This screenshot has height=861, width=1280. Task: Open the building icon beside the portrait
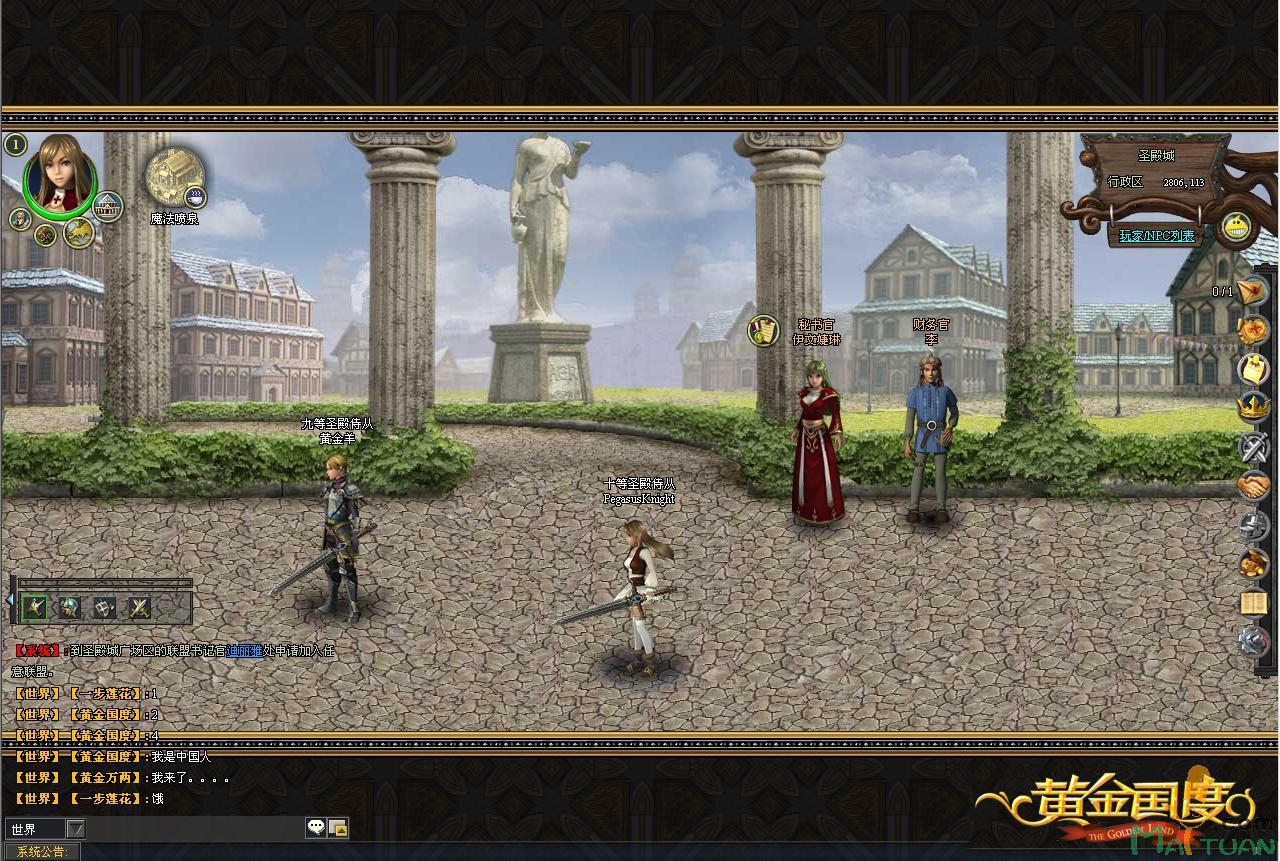pos(108,207)
